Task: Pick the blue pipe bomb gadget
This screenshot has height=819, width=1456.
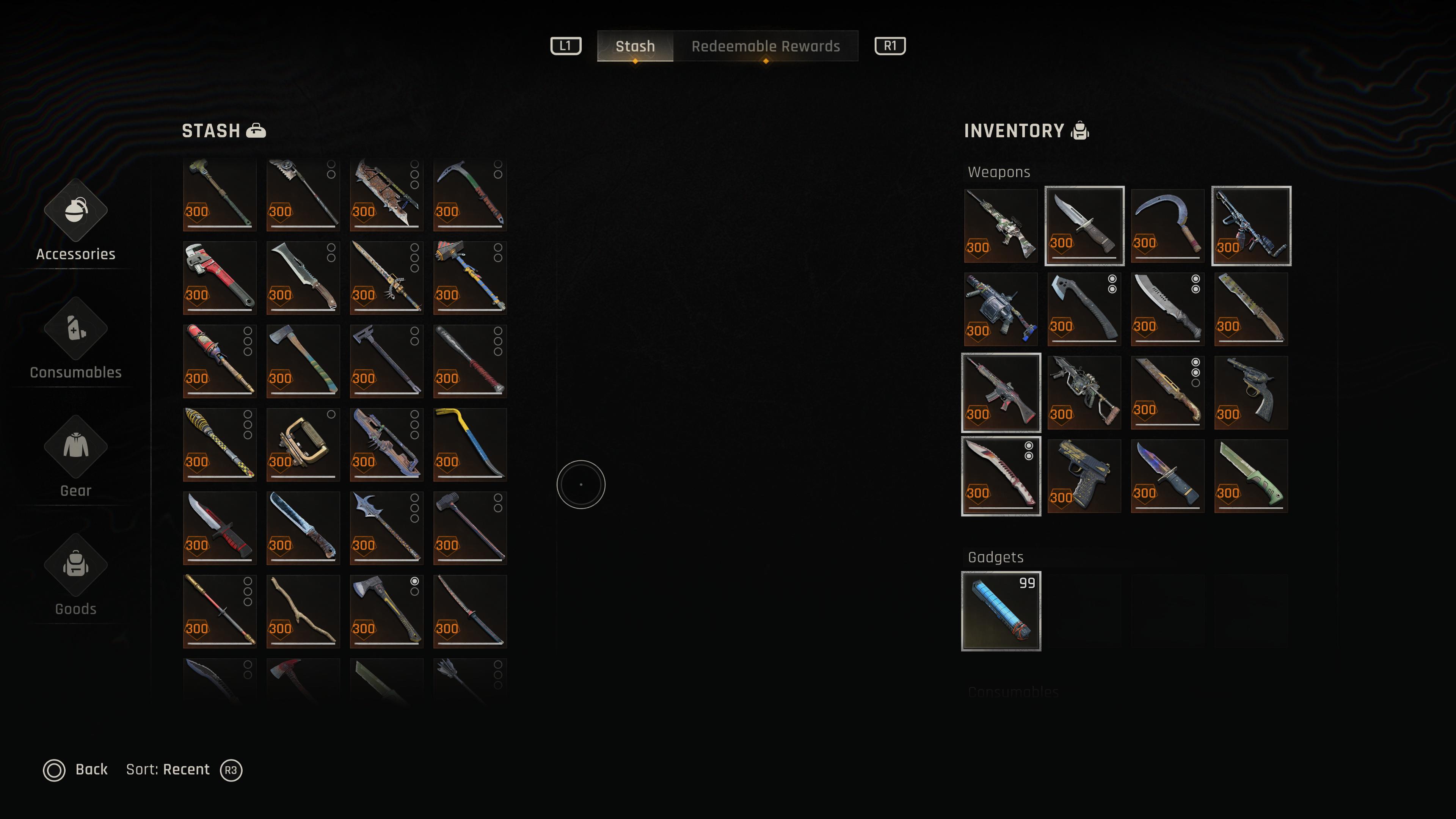Action: coord(1001,611)
